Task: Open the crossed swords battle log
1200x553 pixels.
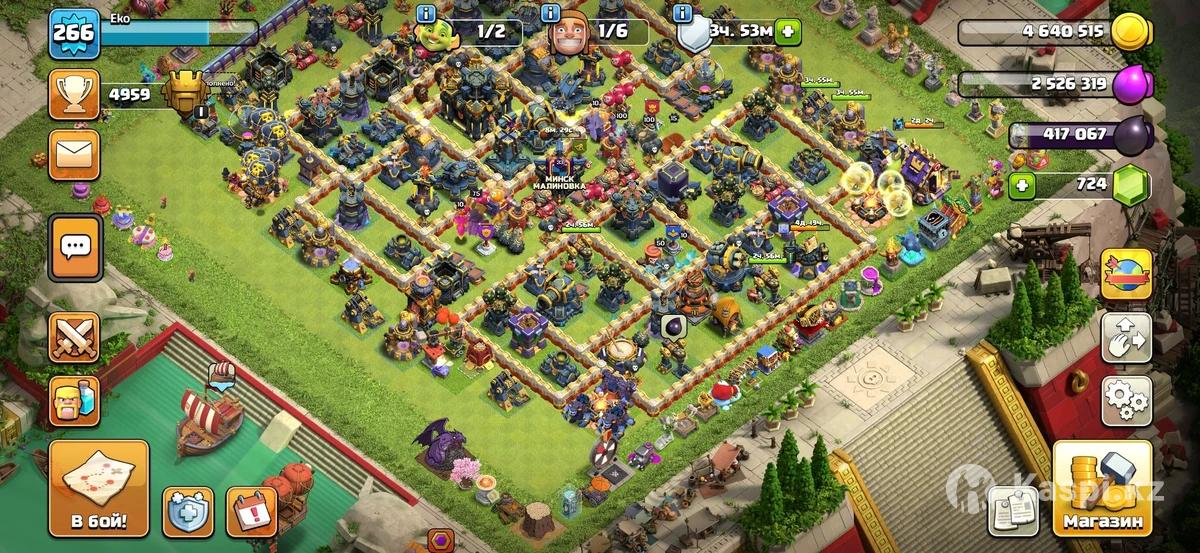Action: tap(74, 338)
